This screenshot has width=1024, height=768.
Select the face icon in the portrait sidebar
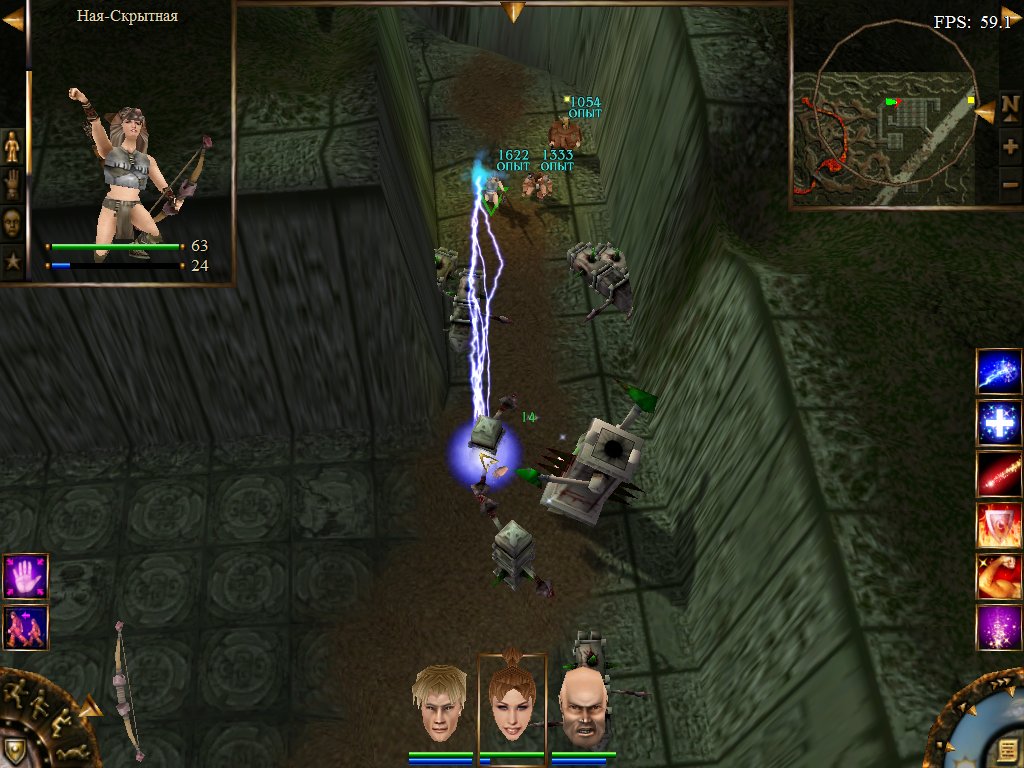tap(12, 223)
